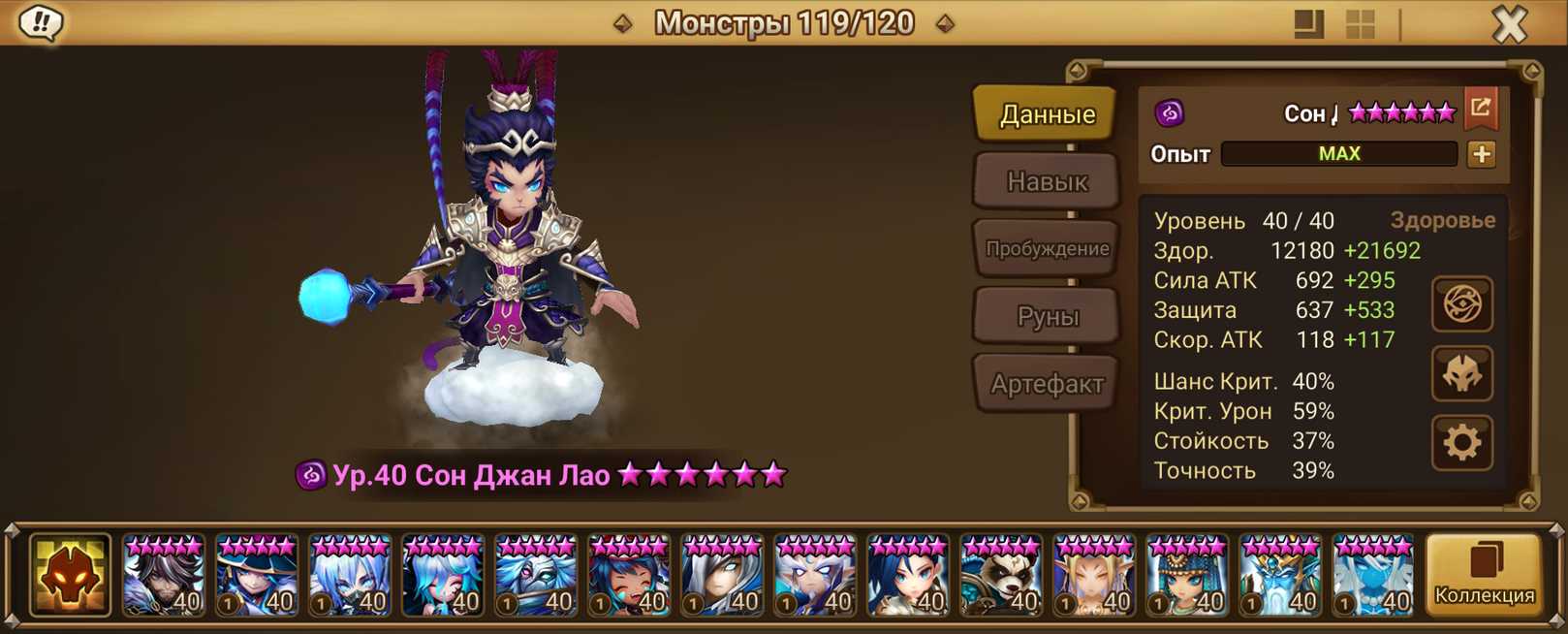Open the gear settings button
Screen dimensions: 1568x634
[1461, 443]
